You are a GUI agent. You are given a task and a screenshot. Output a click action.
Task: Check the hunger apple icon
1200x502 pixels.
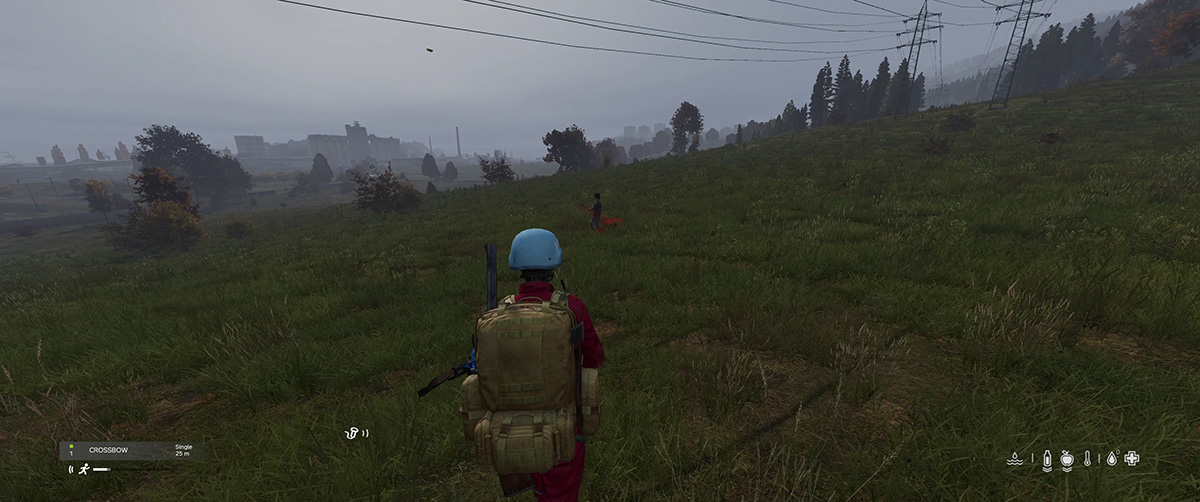1067,459
